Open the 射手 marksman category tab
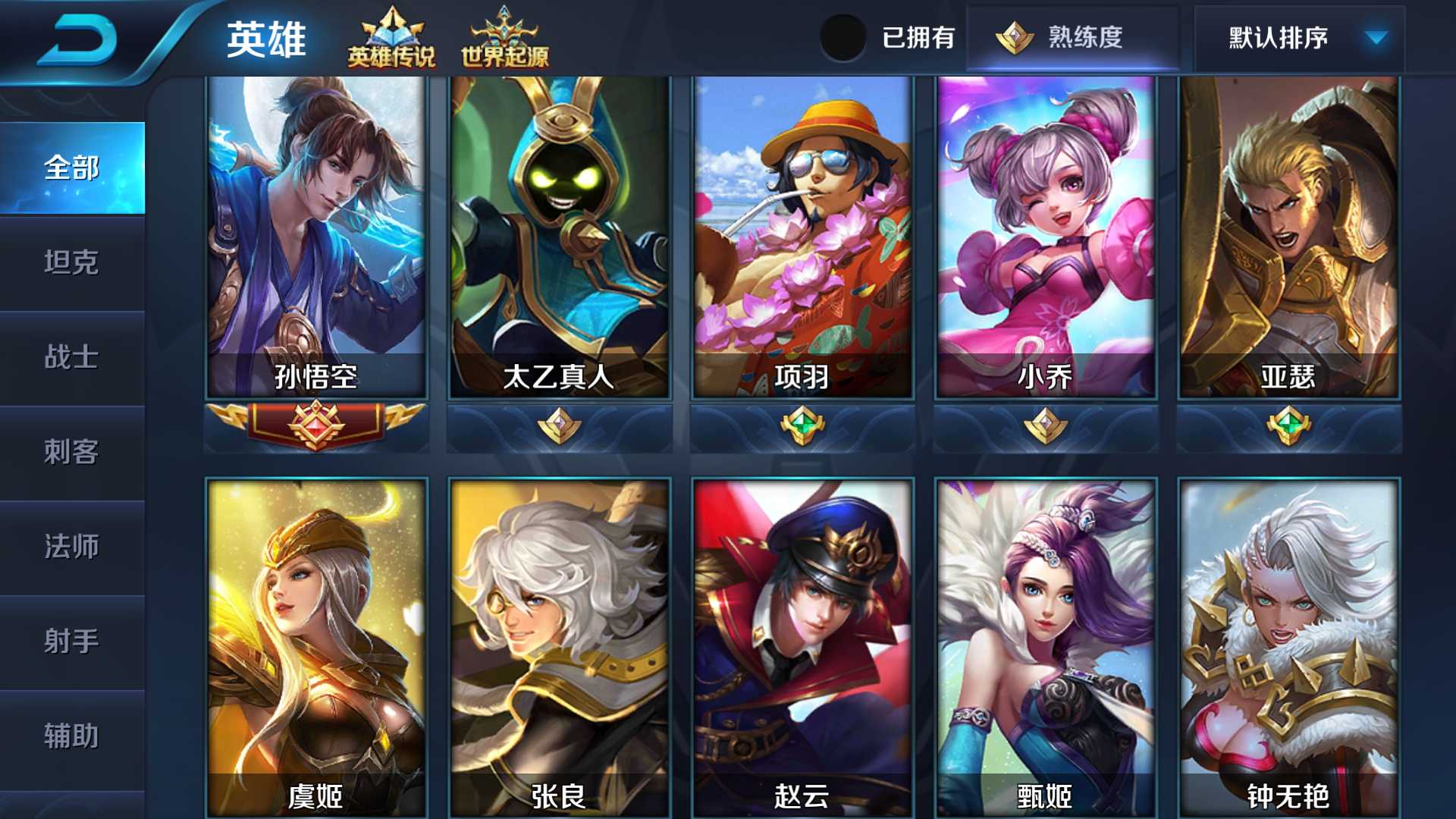Image resolution: width=1456 pixels, height=819 pixels. (x=72, y=642)
